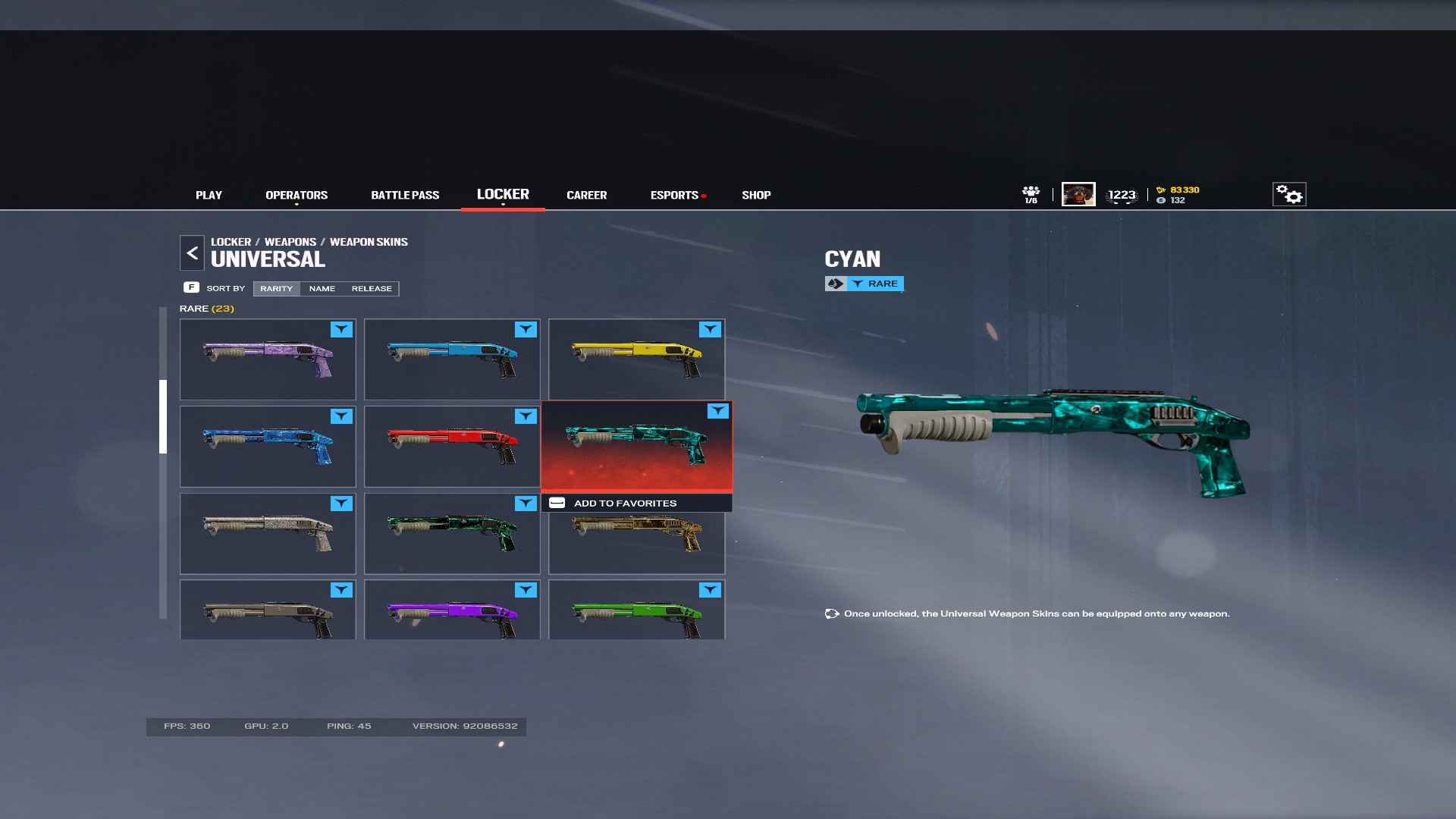Switch to the Operators tab
Viewport: 1456px width, 819px height.
pos(297,195)
